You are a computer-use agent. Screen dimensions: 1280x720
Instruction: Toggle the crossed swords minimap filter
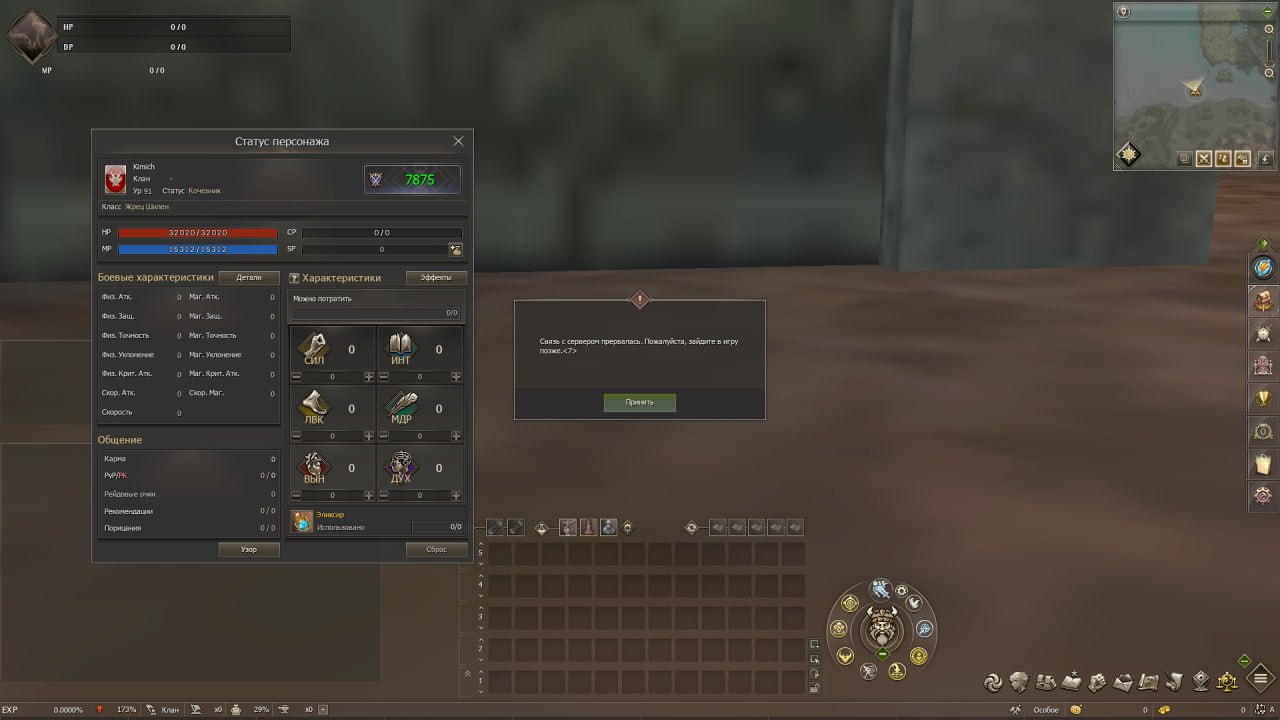click(1204, 158)
